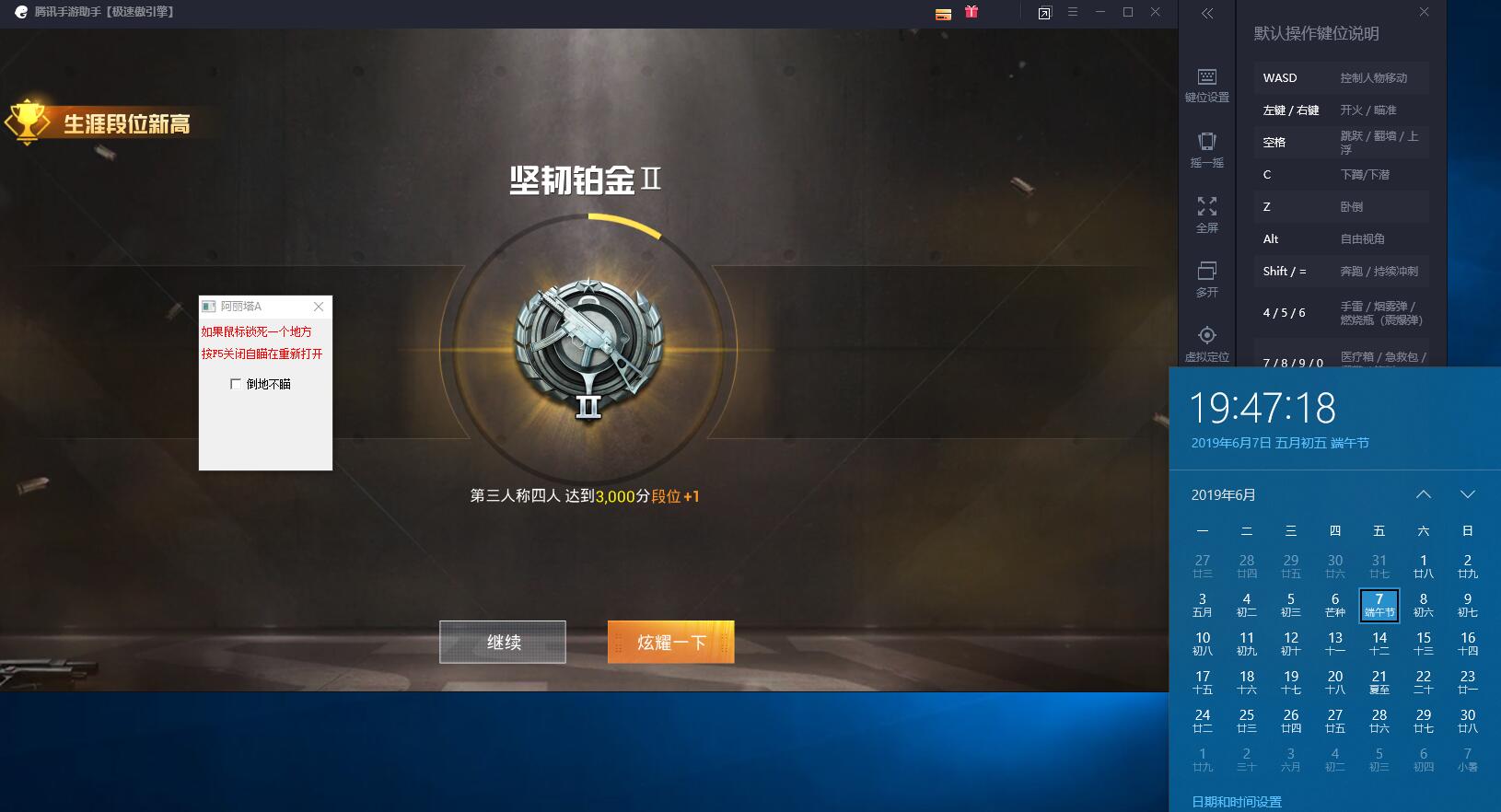Click the pop-out window icon in title bar

click(x=1045, y=13)
